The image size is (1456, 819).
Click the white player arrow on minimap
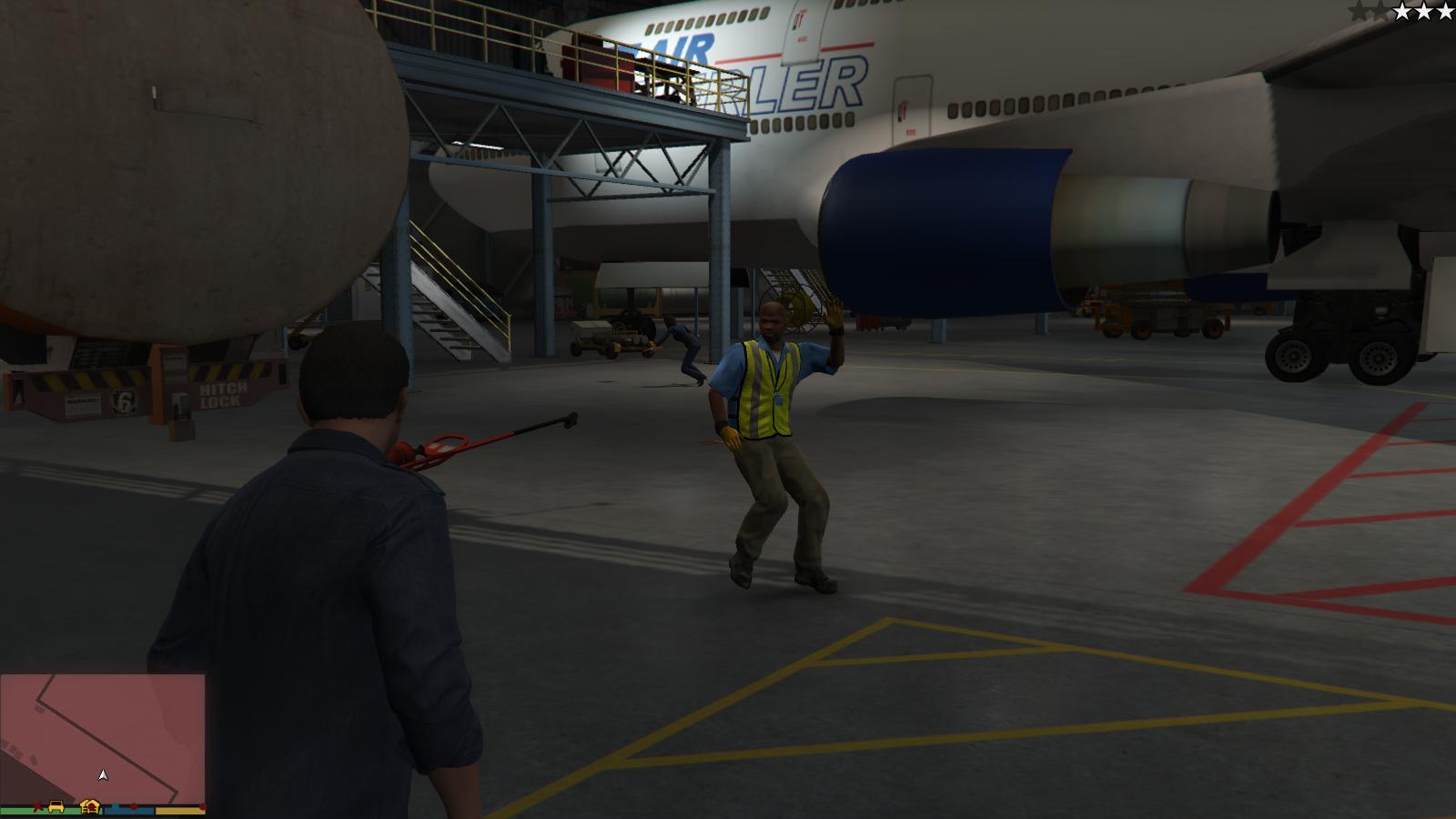coord(103,774)
